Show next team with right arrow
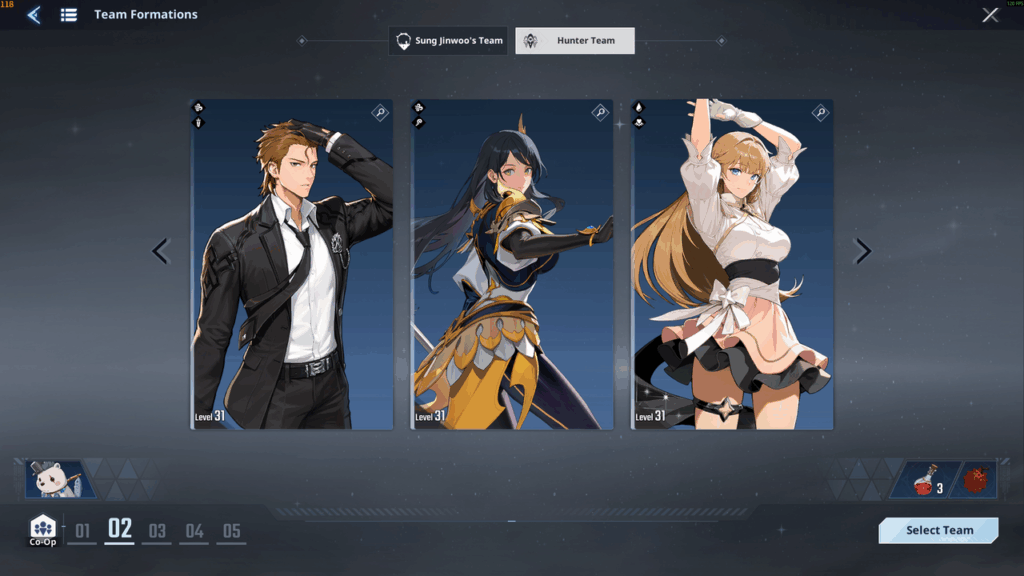This screenshot has height=576, width=1024. click(x=864, y=251)
